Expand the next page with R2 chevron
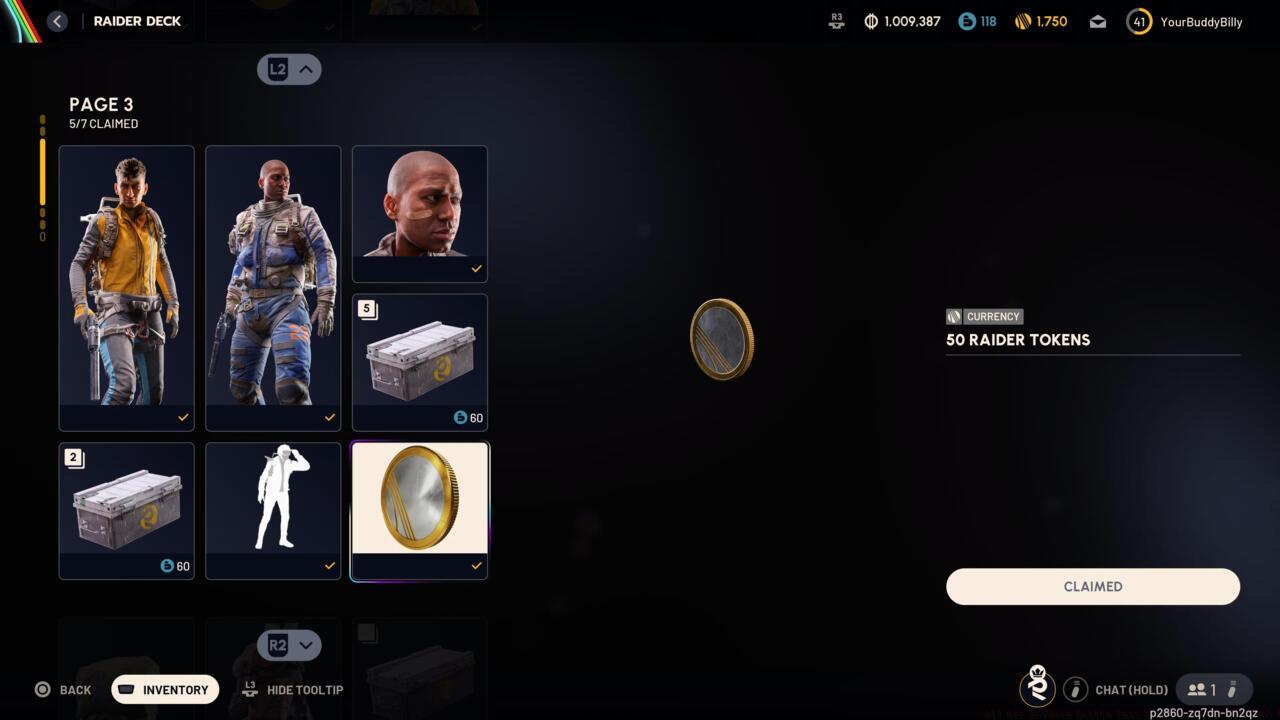Screen dimensions: 1280x720 pyautogui.click(x=289, y=645)
